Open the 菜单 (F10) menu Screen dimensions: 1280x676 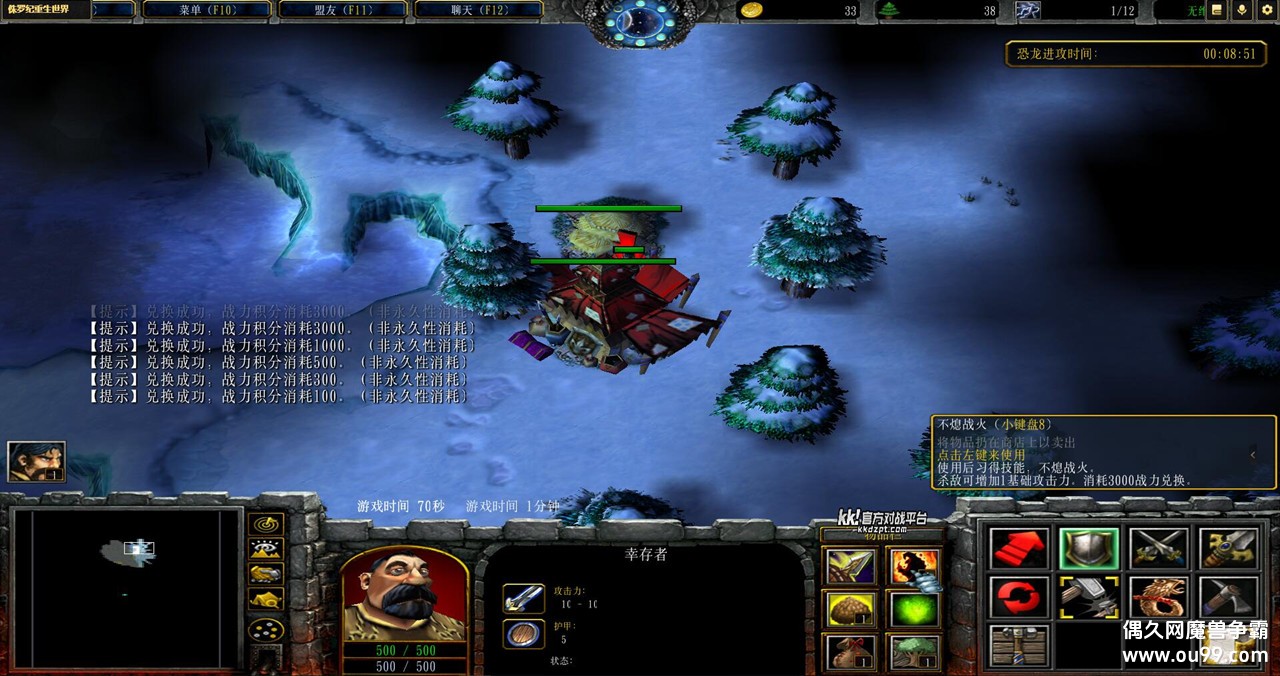[x=205, y=10]
